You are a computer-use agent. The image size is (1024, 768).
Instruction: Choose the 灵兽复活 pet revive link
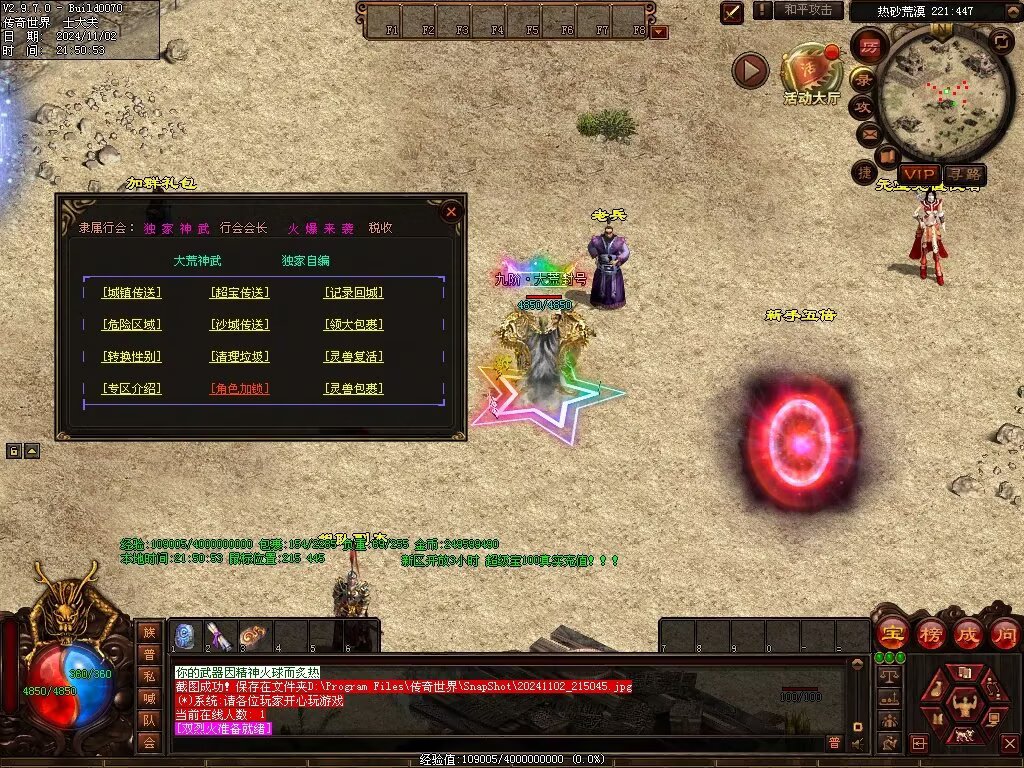pyautogui.click(x=353, y=357)
